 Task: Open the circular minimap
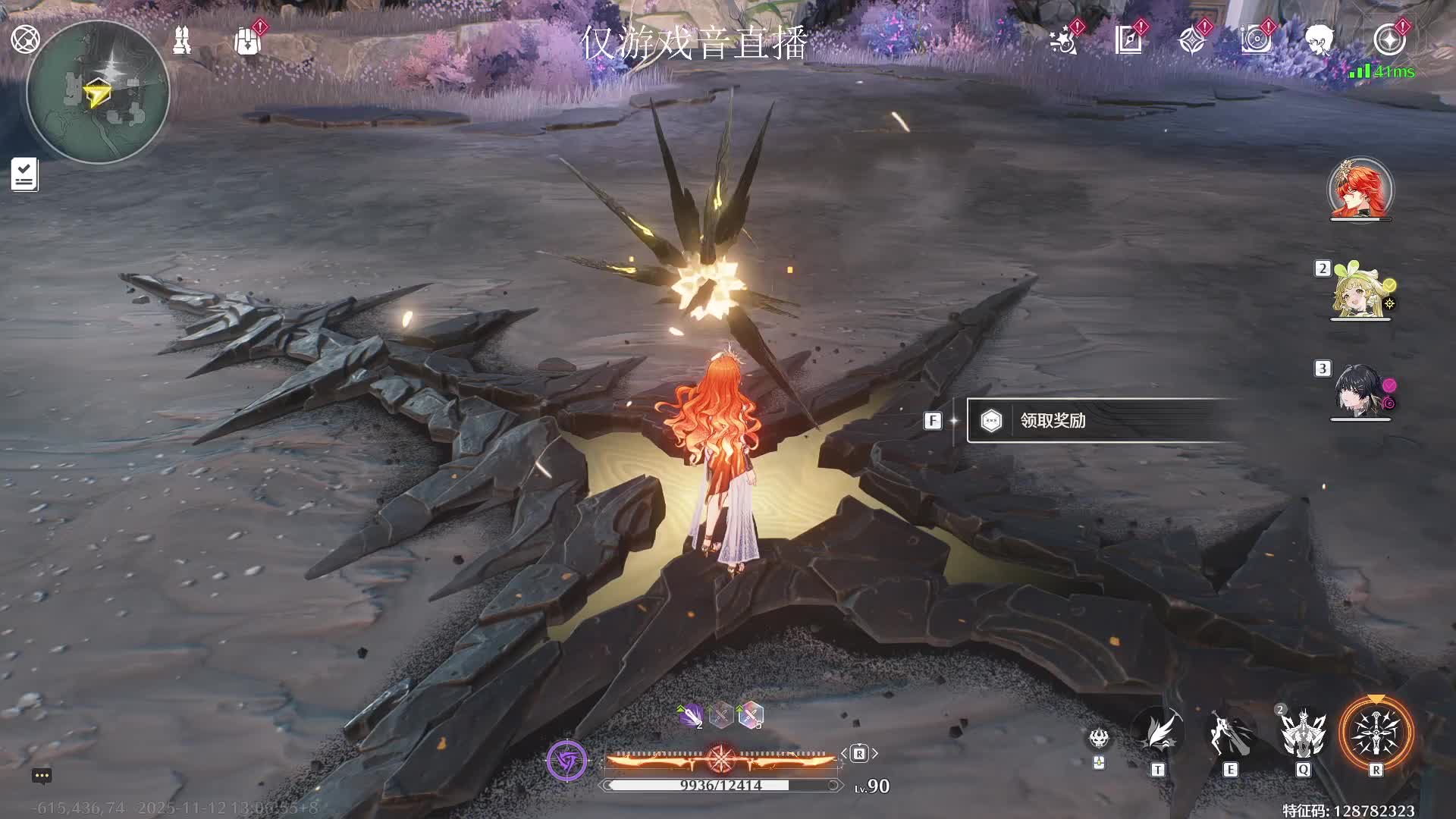tap(98, 93)
